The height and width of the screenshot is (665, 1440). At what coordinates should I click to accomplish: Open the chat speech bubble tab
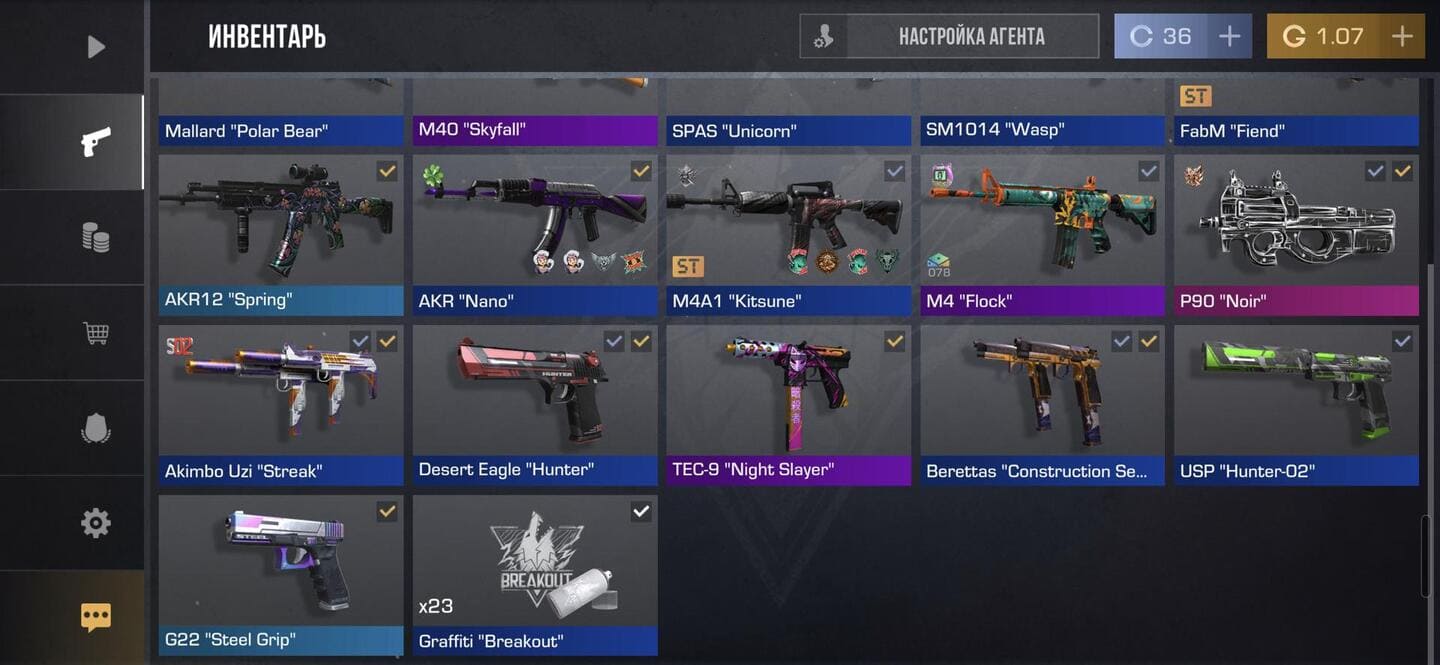pyautogui.click(x=96, y=617)
